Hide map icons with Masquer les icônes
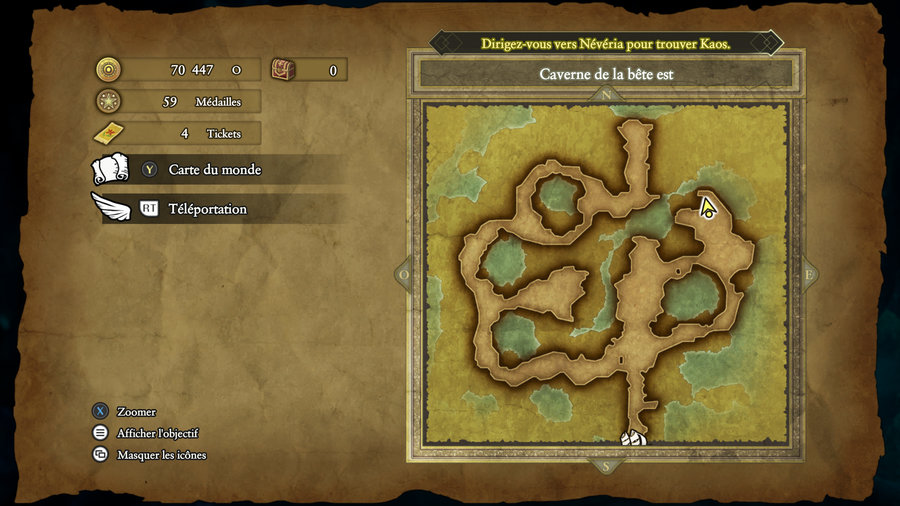Screen dimensions: 900x506 [x=161, y=455]
